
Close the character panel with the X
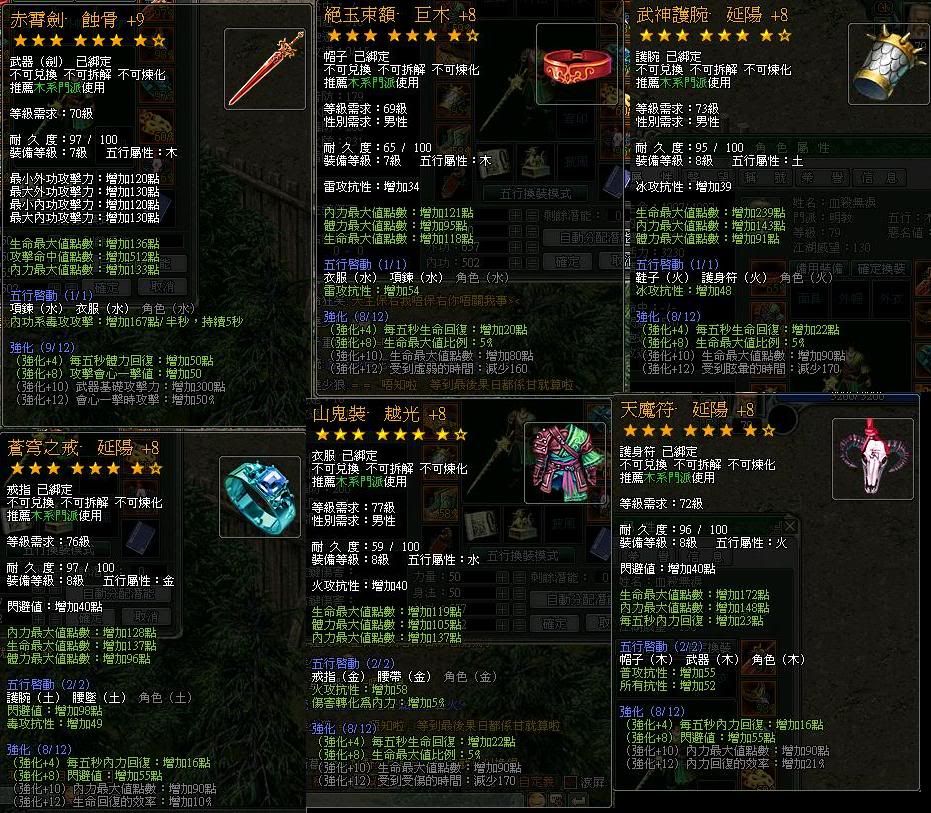pyautogui.click(x=789, y=526)
